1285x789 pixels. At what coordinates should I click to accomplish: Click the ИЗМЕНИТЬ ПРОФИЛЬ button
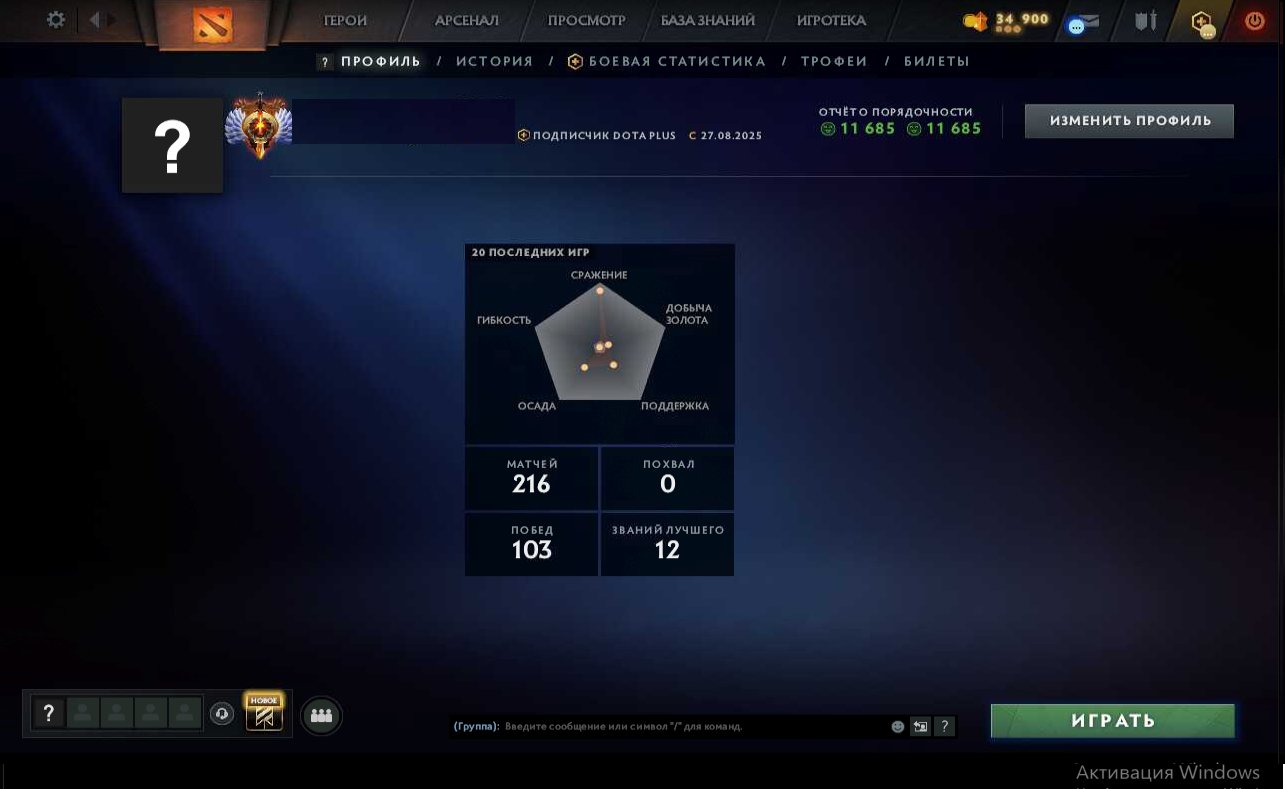[x=1128, y=120]
